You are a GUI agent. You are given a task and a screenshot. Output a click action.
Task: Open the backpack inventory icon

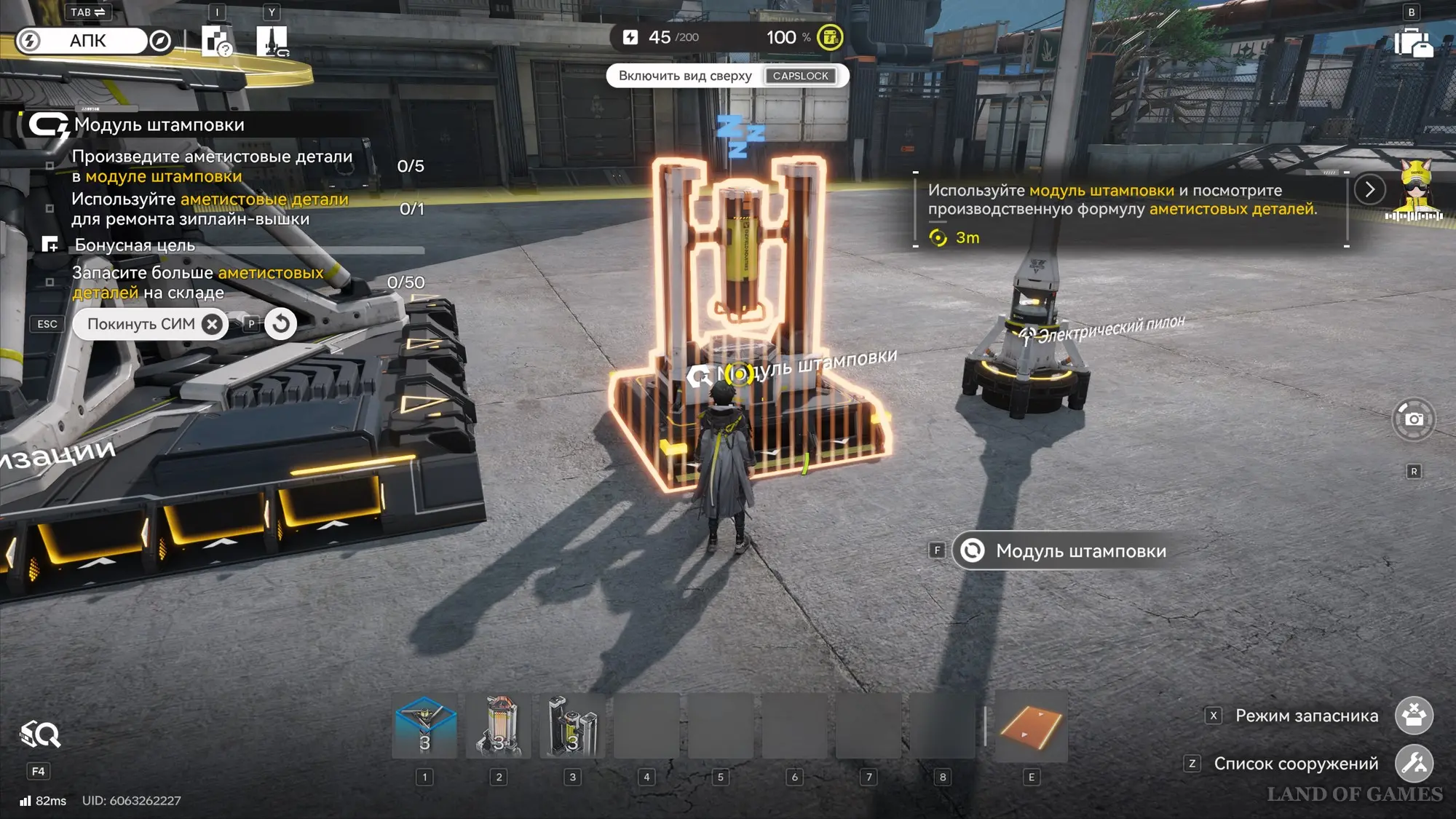[1412, 42]
